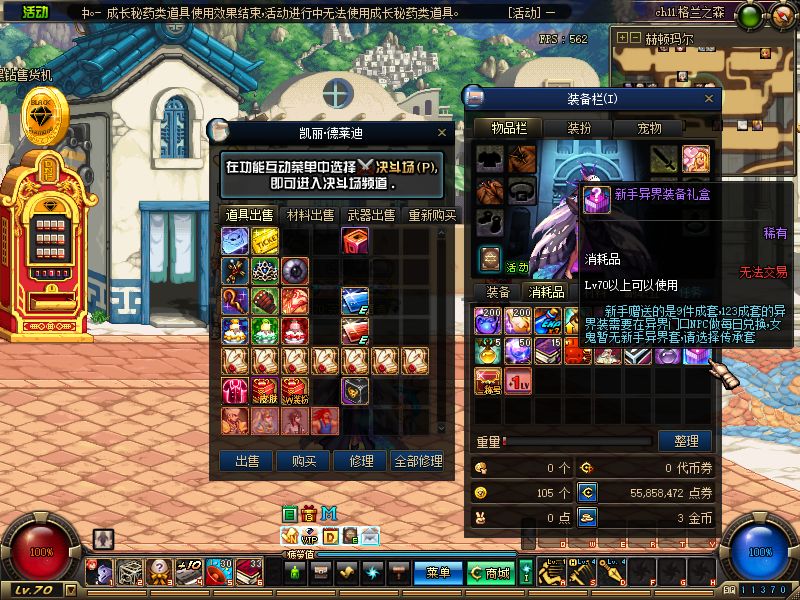Screen dimensions: 800x600
Task: Click the 全部修理 repair-all button
Action: (418, 461)
